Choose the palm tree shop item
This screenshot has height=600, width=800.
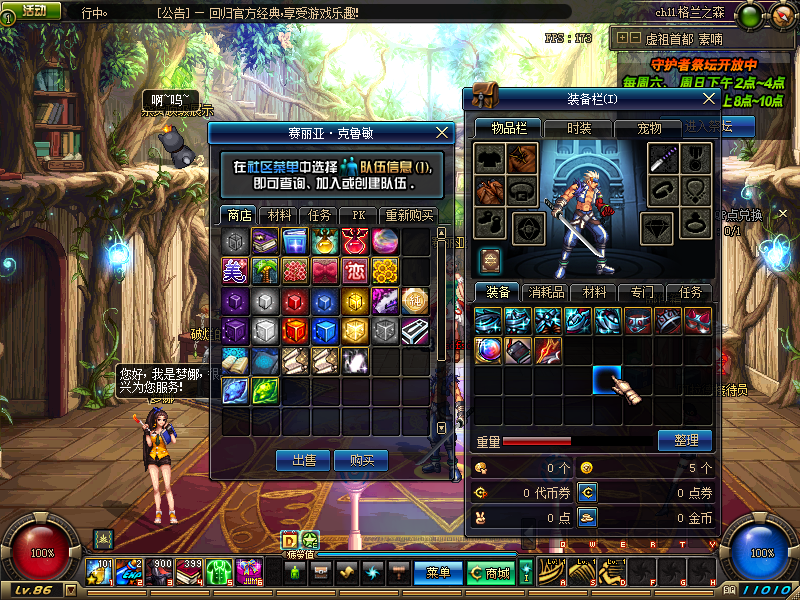coord(265,270)
